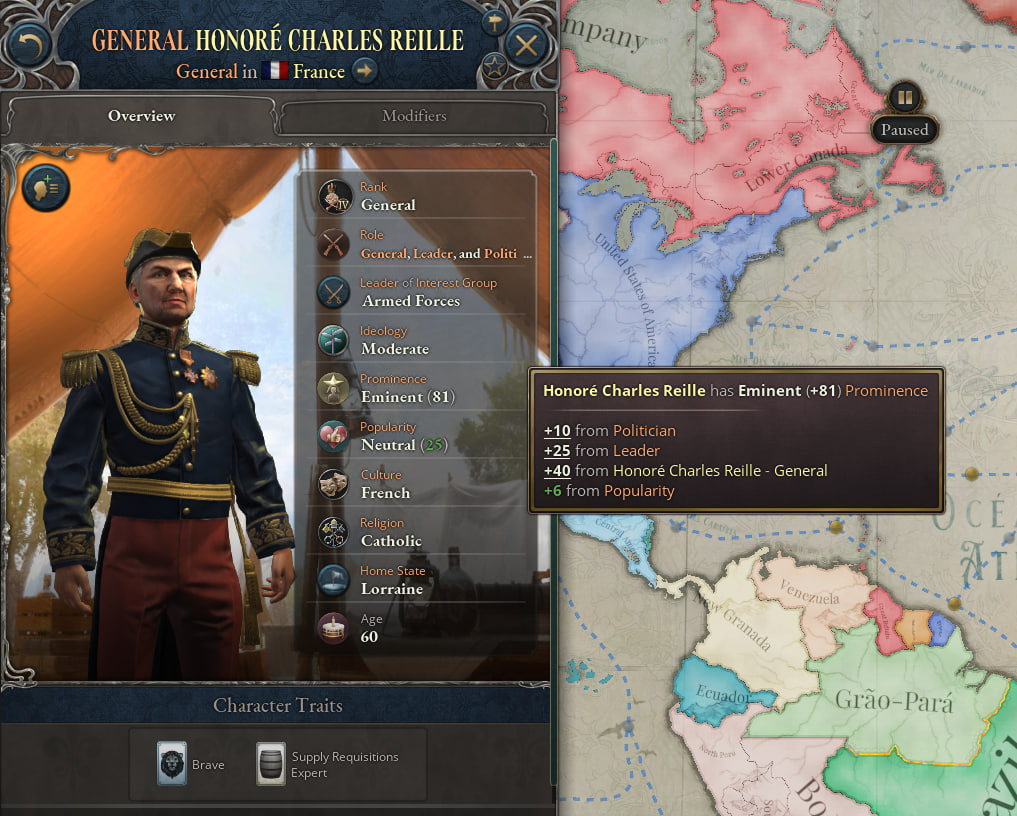
Task: Click the signpost icon button in header
Action: click(494, 22)
